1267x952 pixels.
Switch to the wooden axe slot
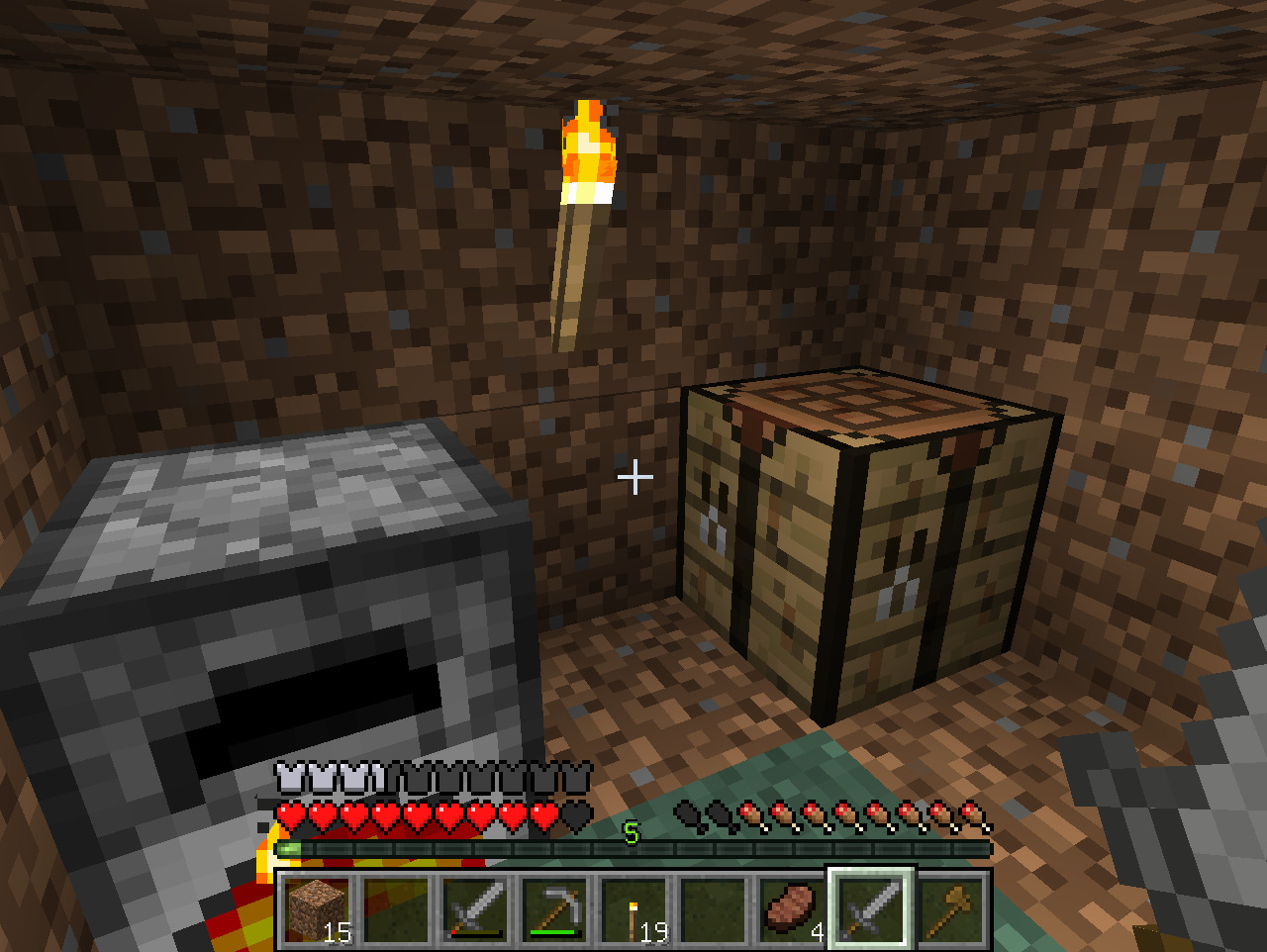coord(951,909)
